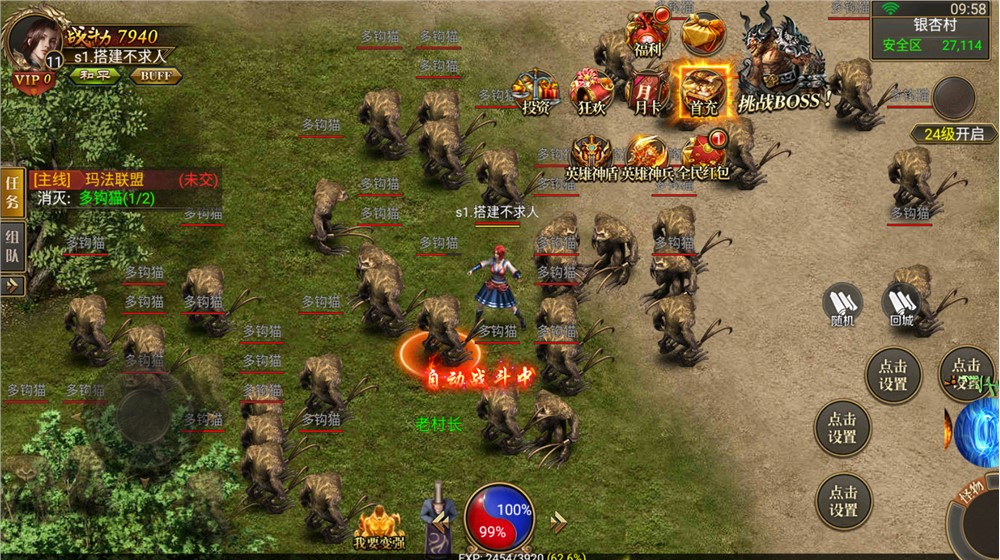
Task: Toggle the 和平 attack mode button
Action: pos(95,75)
